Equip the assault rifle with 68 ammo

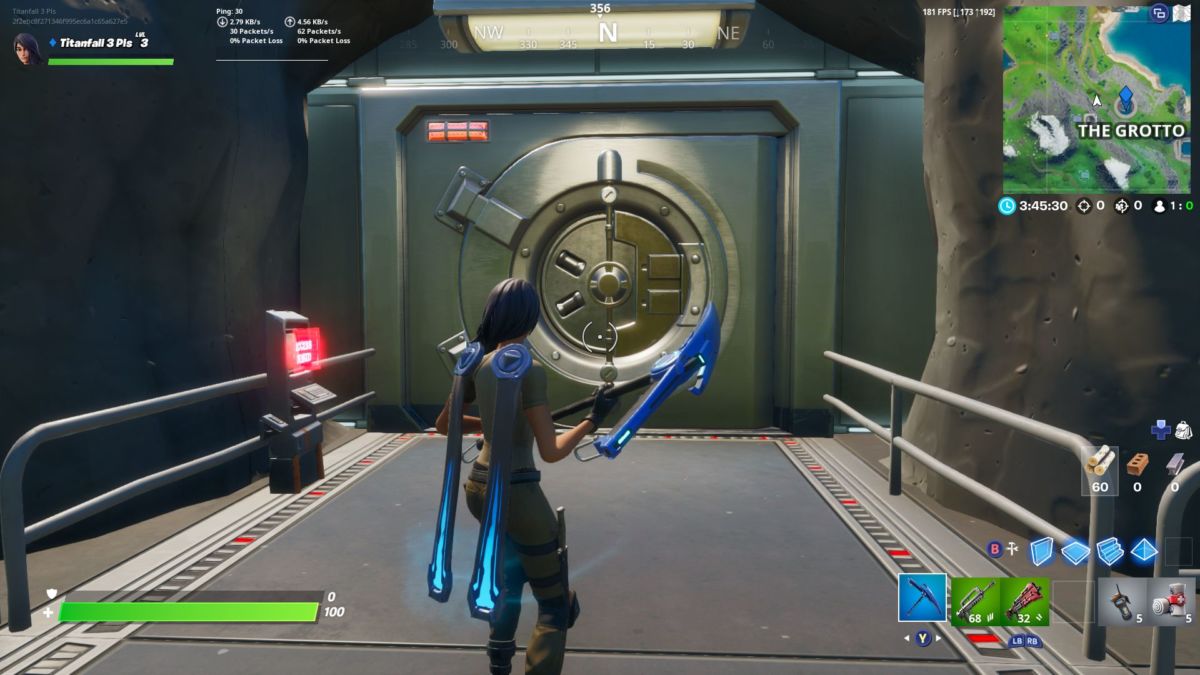[x=974, y=601]
